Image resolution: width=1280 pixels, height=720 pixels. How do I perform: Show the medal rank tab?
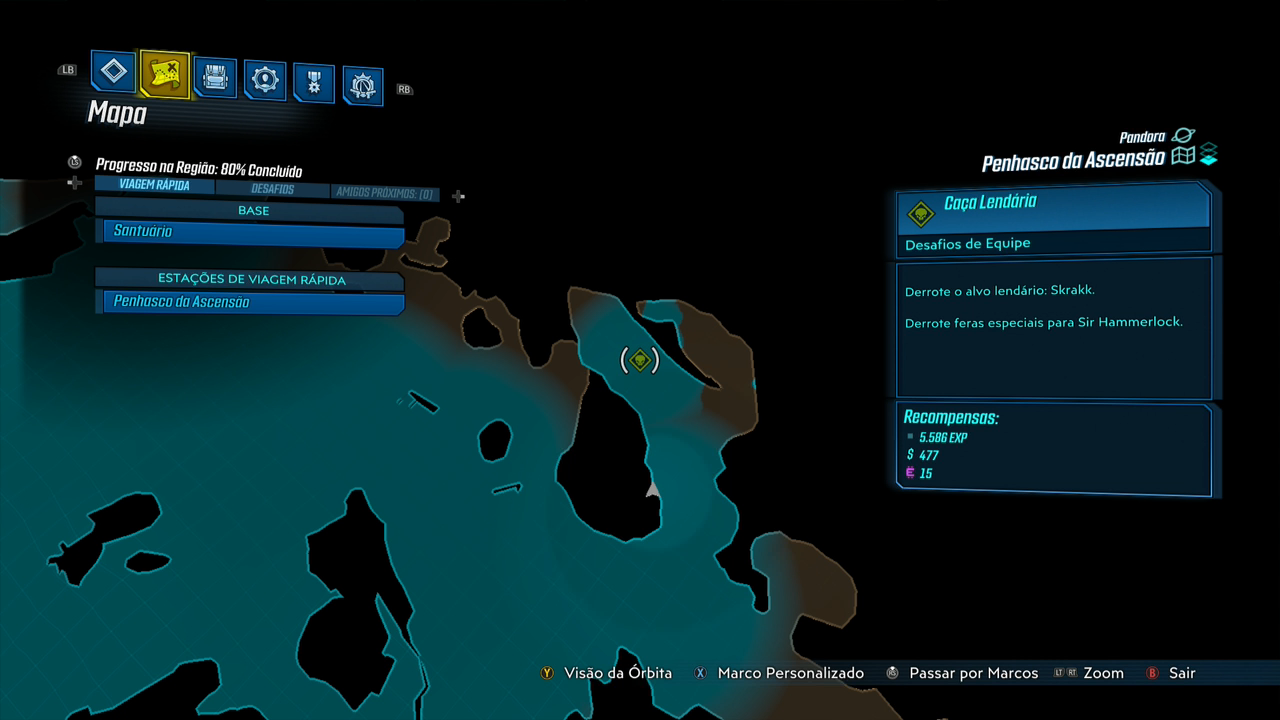(314, 84)
